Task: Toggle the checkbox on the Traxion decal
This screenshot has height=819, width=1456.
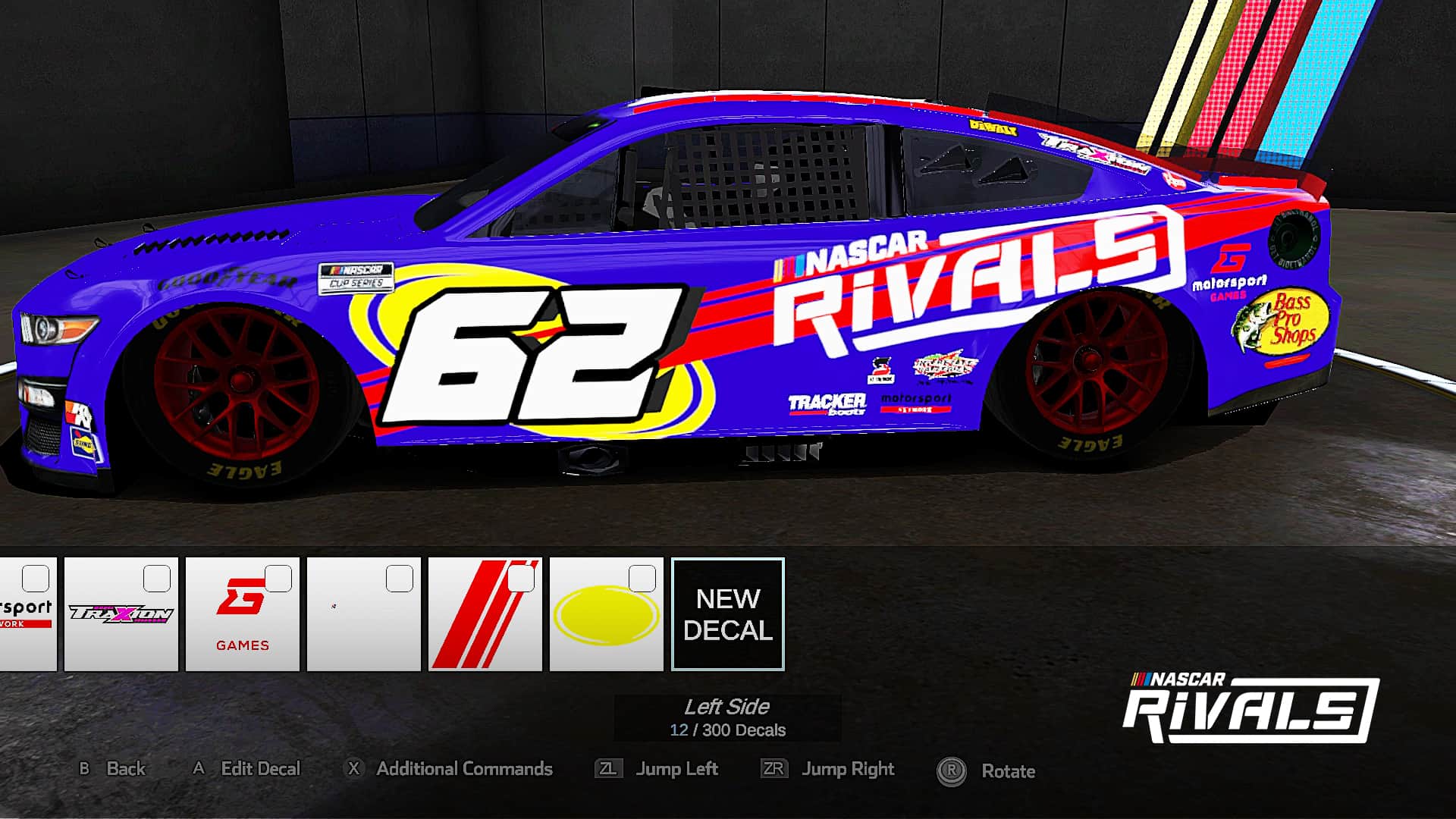Action: [156, 579]
